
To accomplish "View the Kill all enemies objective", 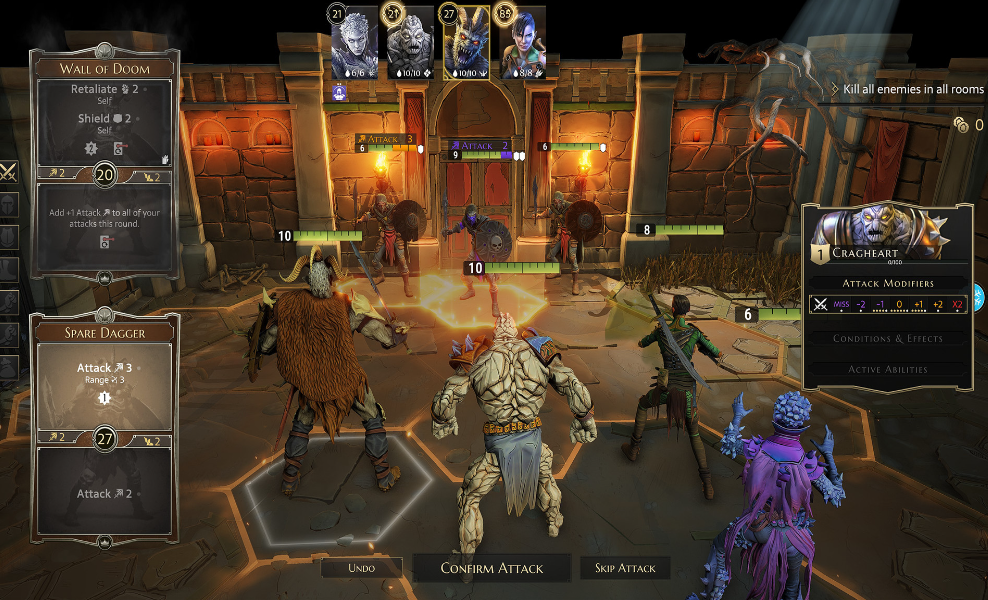I will [912, 89].
